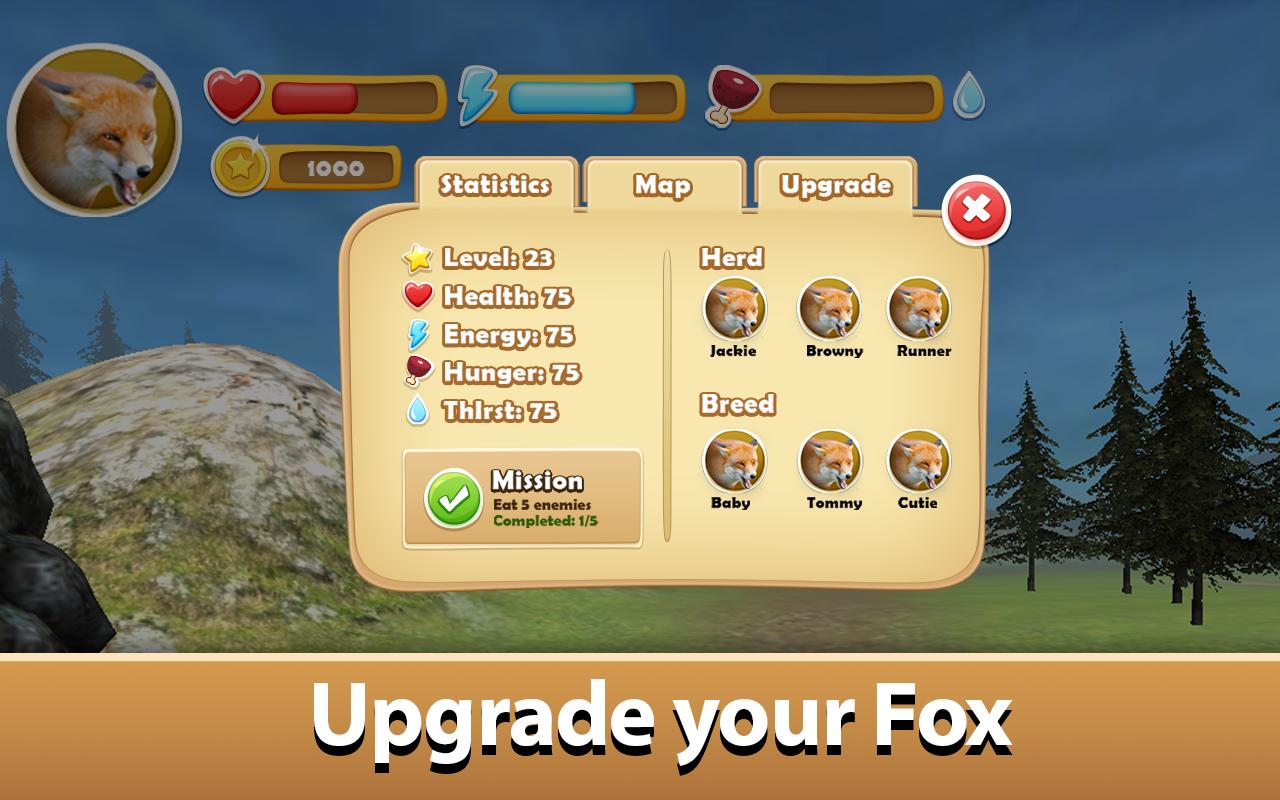The height and width of the screenshot is (800, 1280).
Task: Select Runner in the Herd section
Action: click(x=921, y=309)
